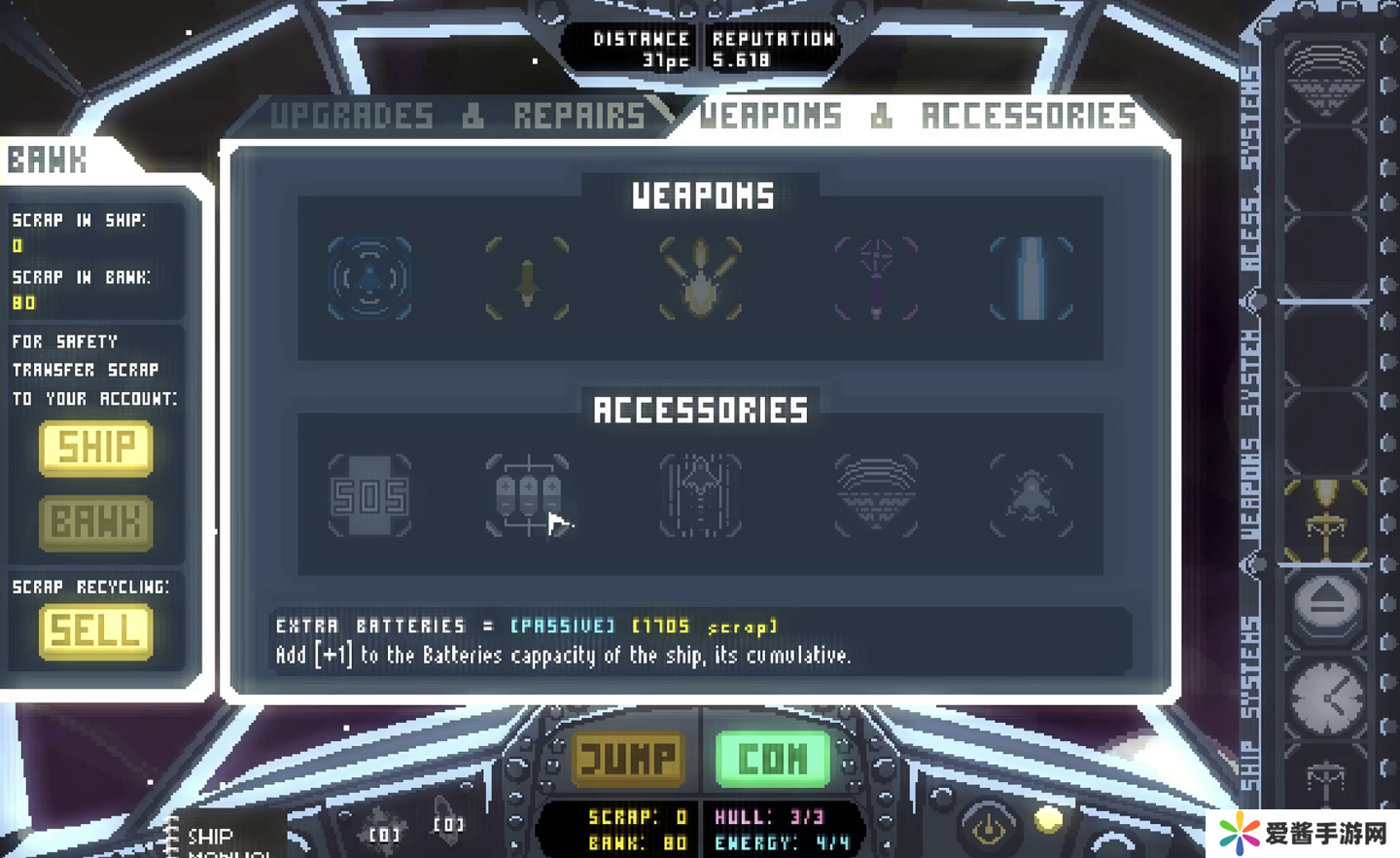
Task: Activate the clock icon in ship systems
Action: point(1326,696)
